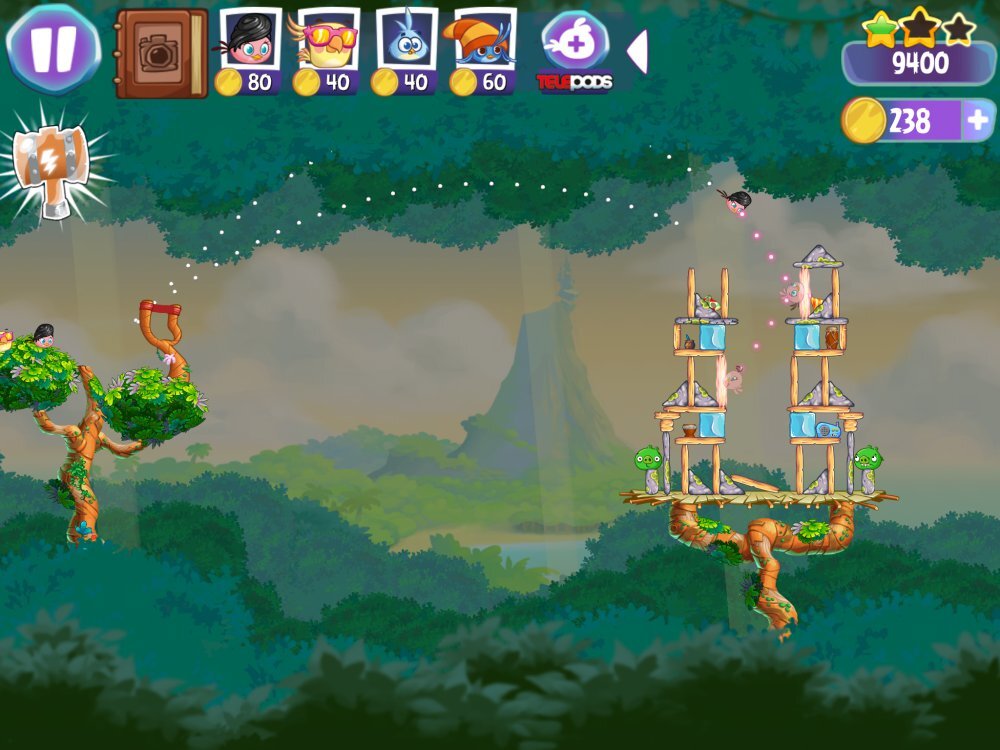
Task: Choose the yellow bird with pink sunglasses
Action: click(x=328, y=52)
